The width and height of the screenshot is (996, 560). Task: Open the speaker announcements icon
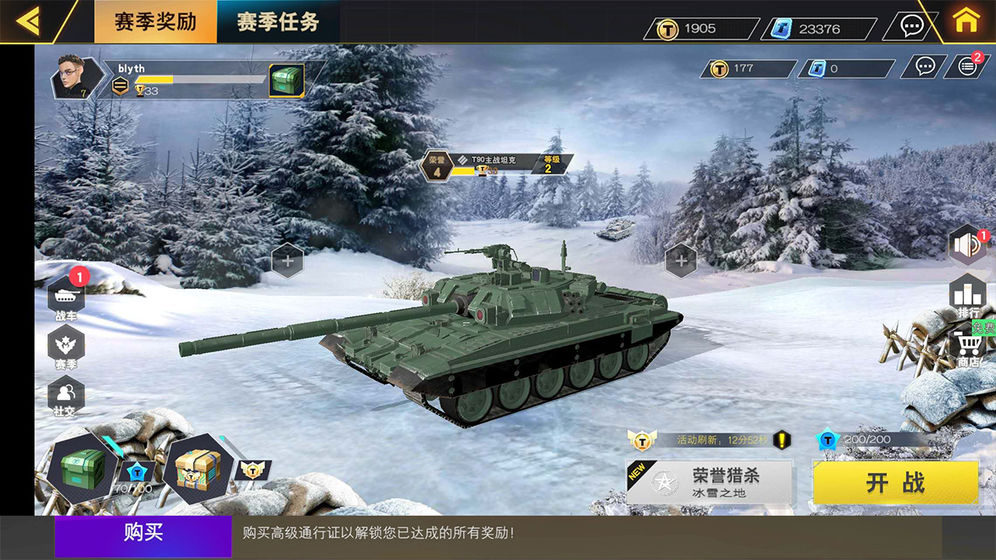tap(966, 245)
